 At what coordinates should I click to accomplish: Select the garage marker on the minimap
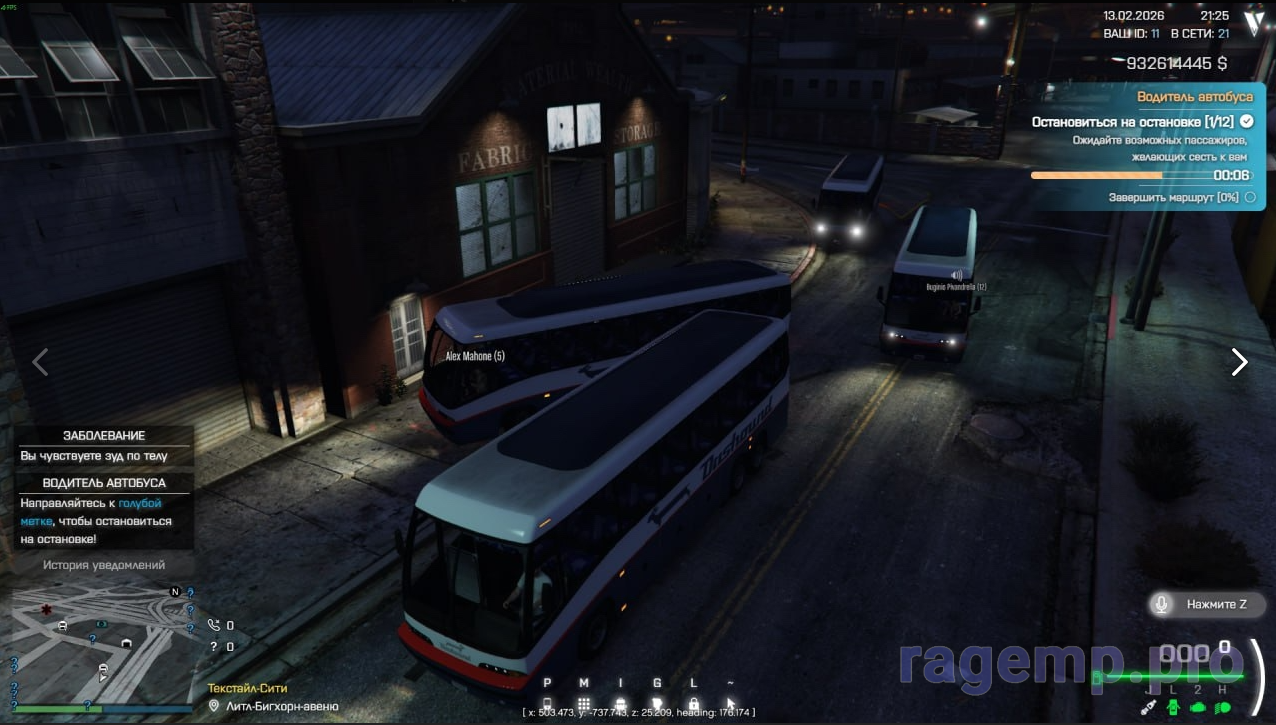(x=126, y=642)
